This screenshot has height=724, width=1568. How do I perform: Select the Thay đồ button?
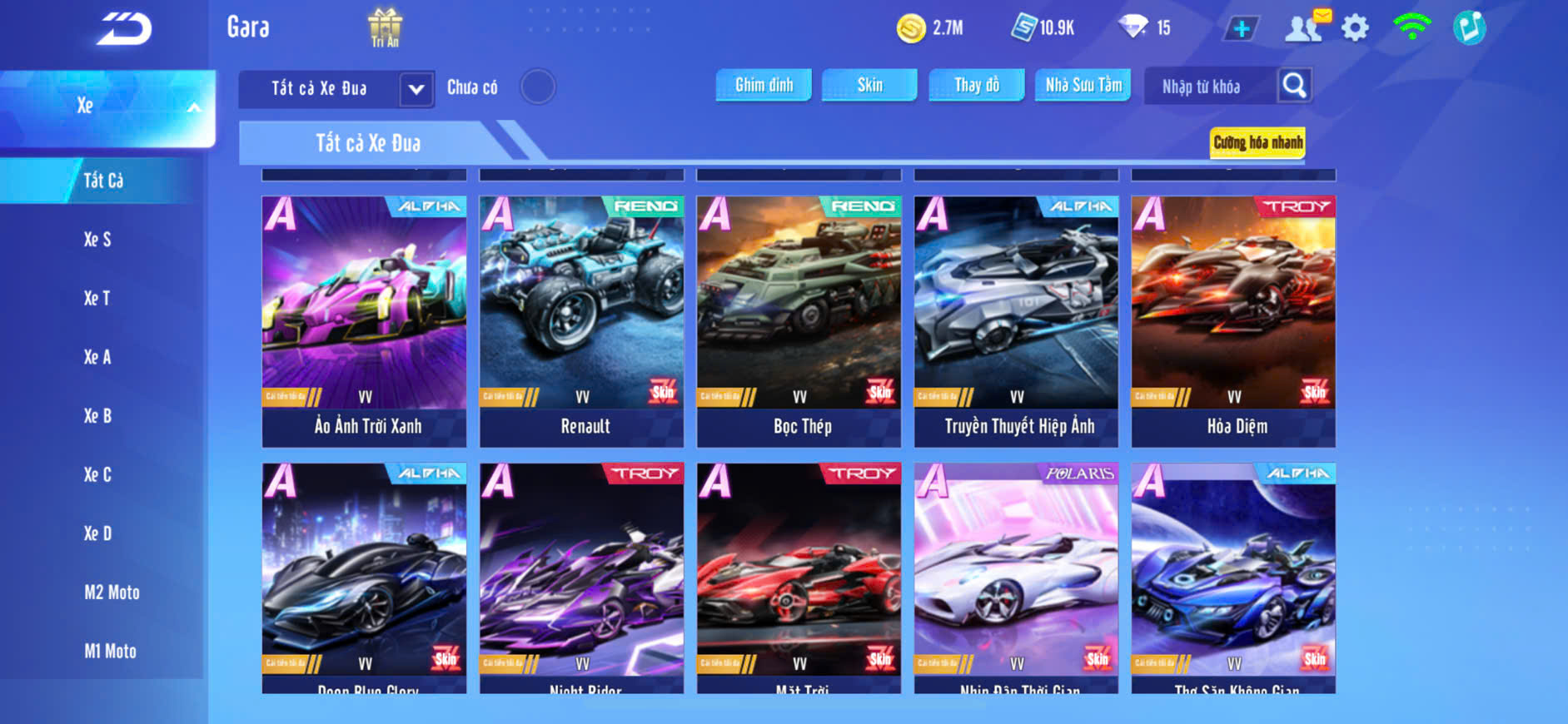coord(976,85)
